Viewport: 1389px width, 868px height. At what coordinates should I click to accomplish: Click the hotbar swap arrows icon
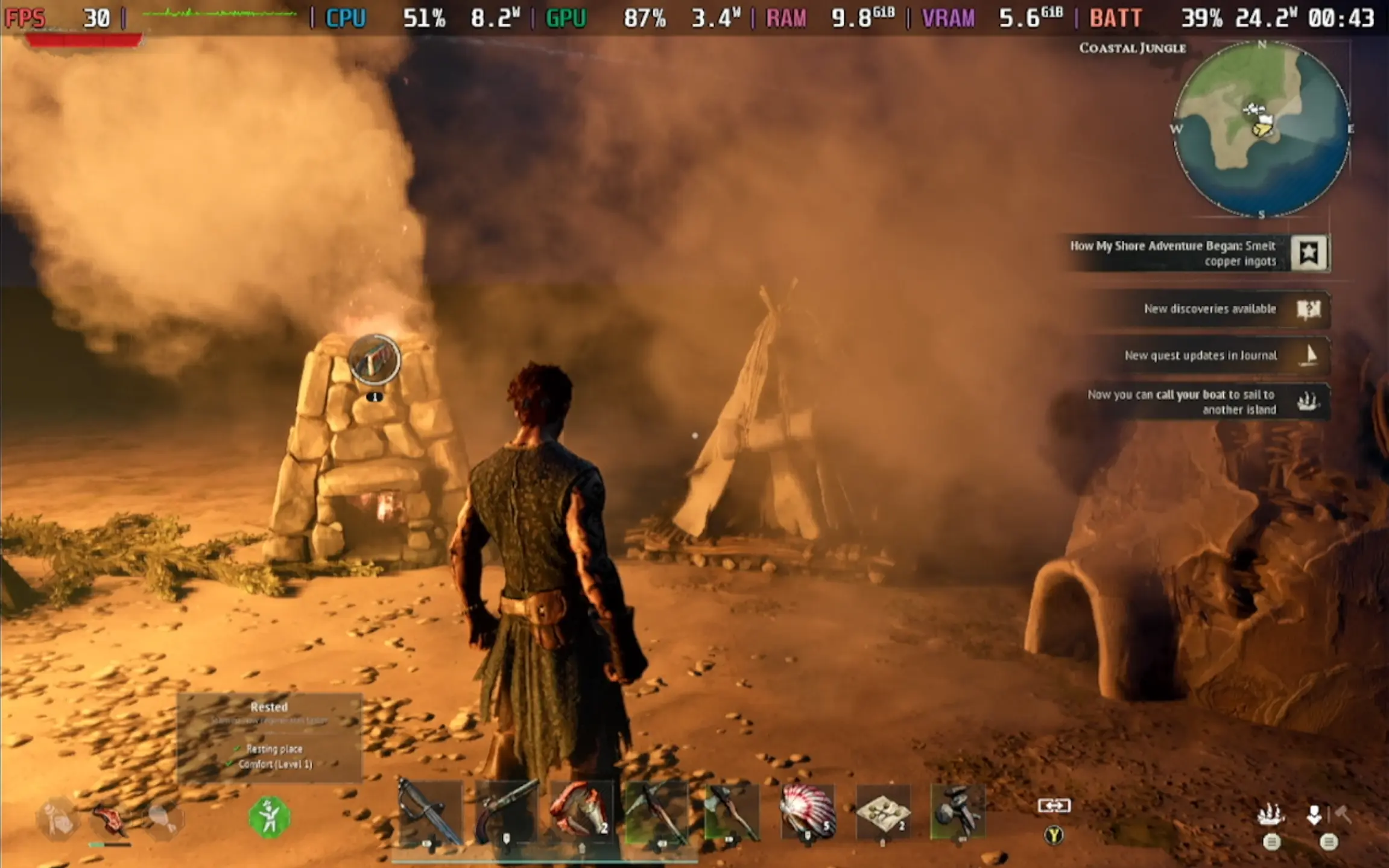[x=1054, y=805]
